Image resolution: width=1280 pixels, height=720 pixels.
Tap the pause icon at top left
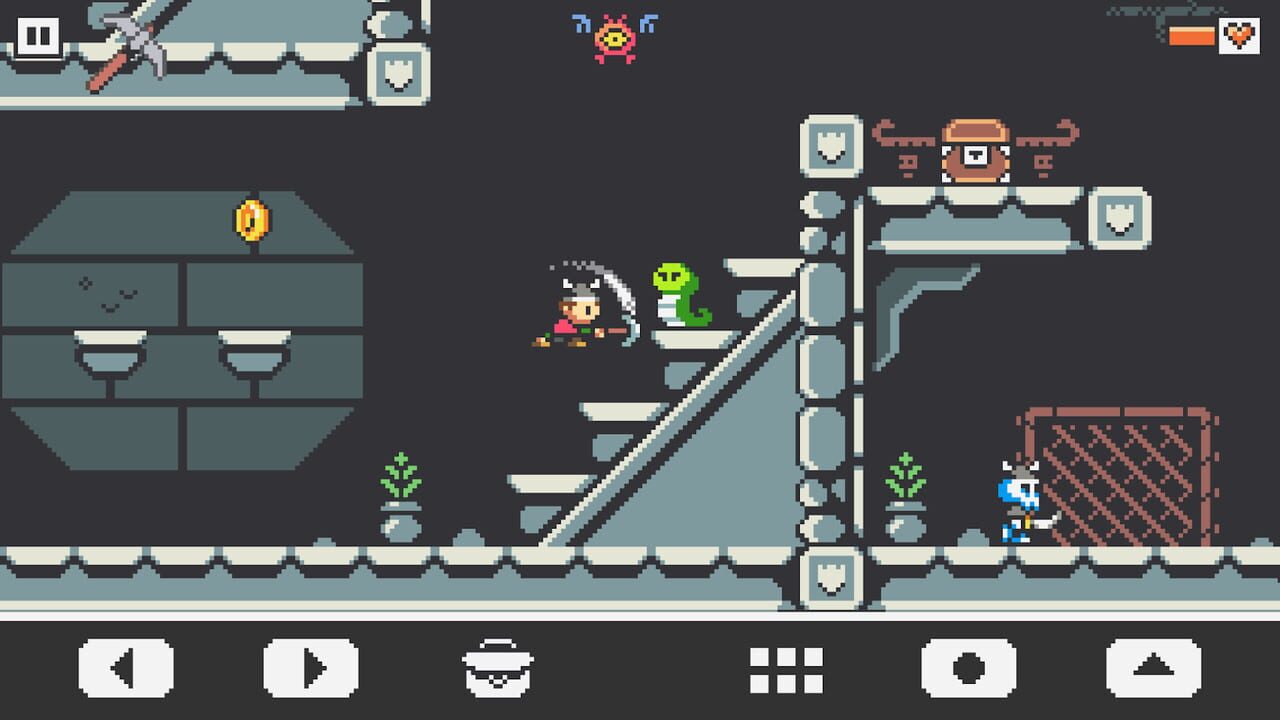tap(38, 38)
